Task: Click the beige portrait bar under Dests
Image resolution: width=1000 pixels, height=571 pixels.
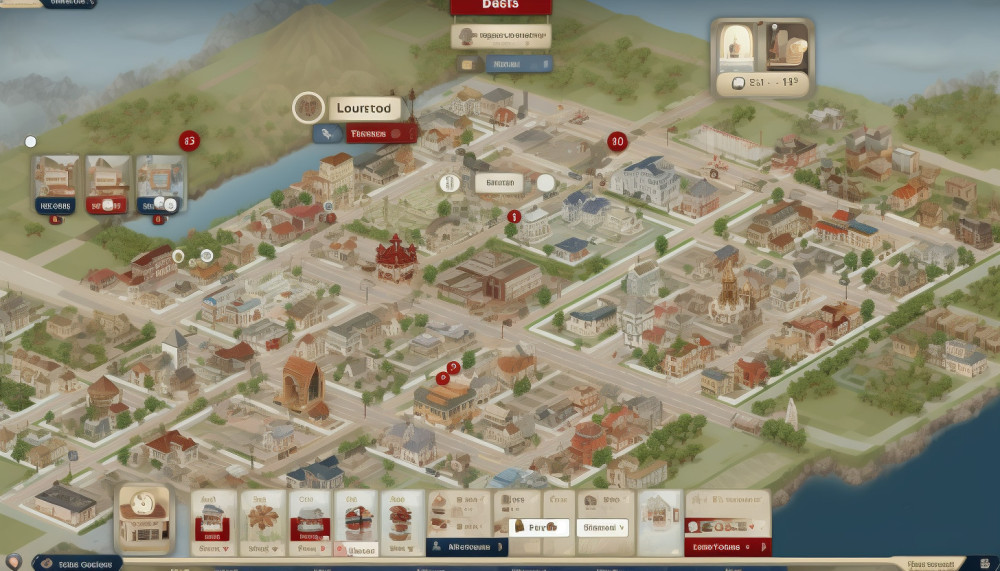Action: pyautogui.click(x=500, y=37)
